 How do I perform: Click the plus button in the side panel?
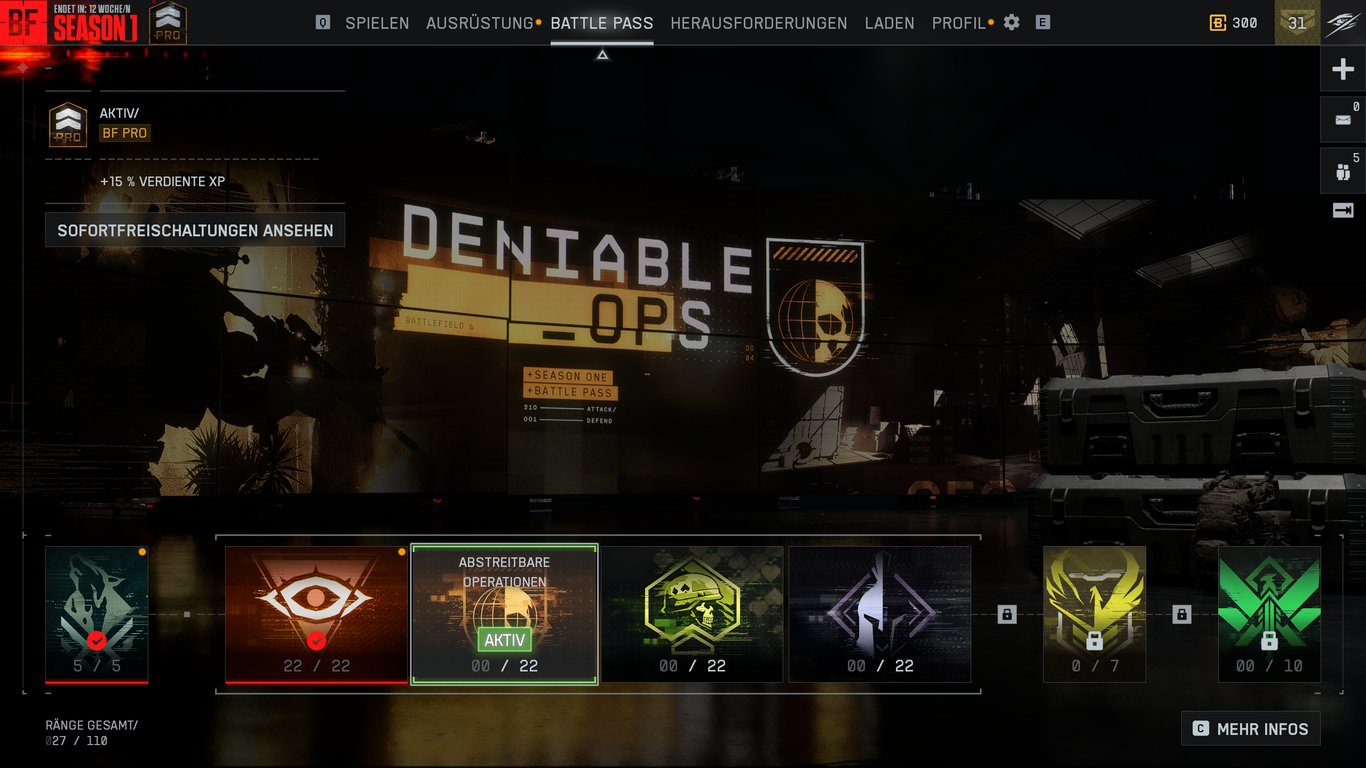[x=1343, y=70]
